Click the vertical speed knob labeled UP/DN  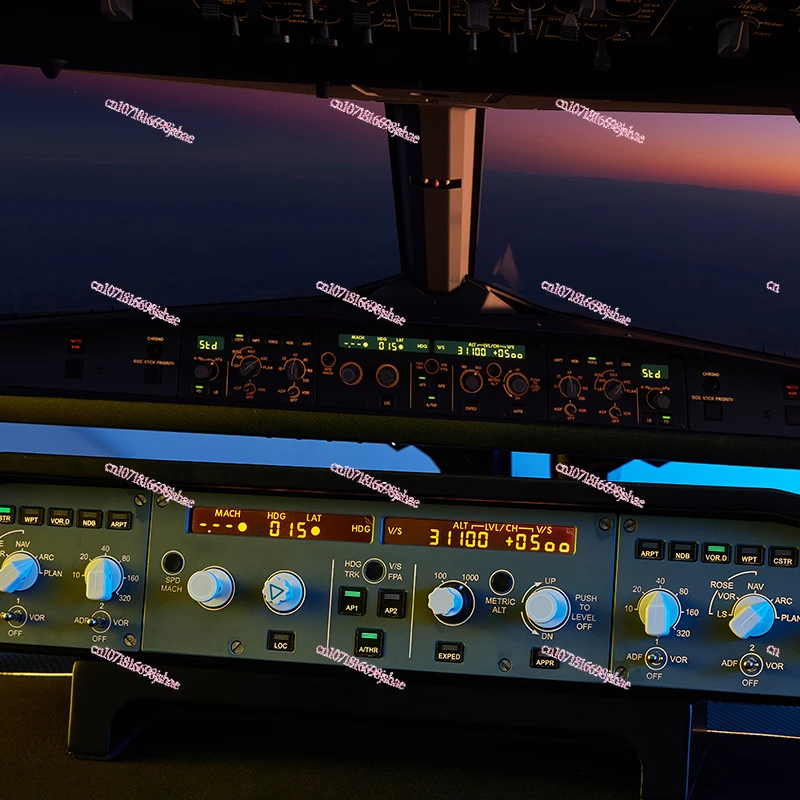click(x=545, y=606)
